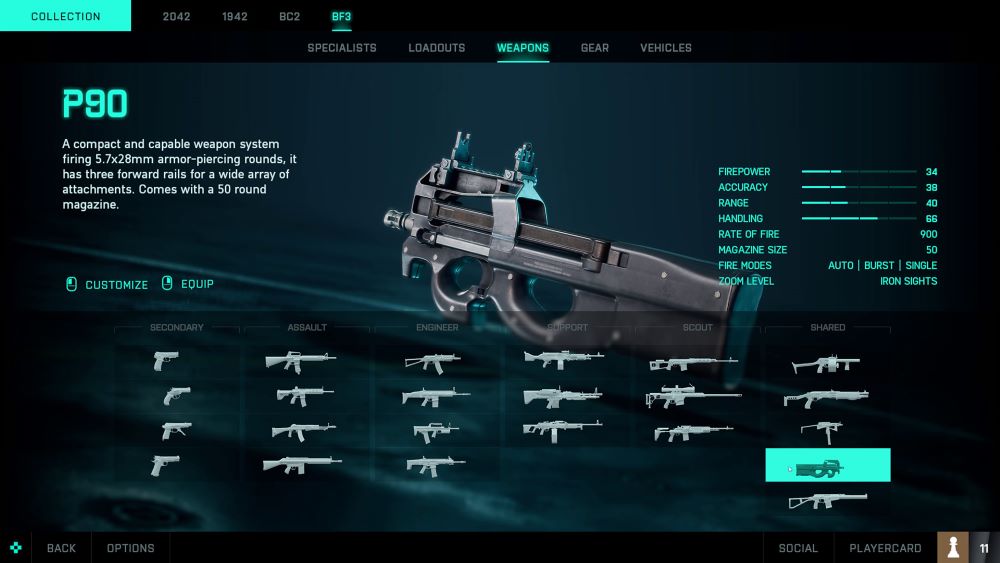Equip the P90
Screen dimensions: 1000x563
pos(188,284)
